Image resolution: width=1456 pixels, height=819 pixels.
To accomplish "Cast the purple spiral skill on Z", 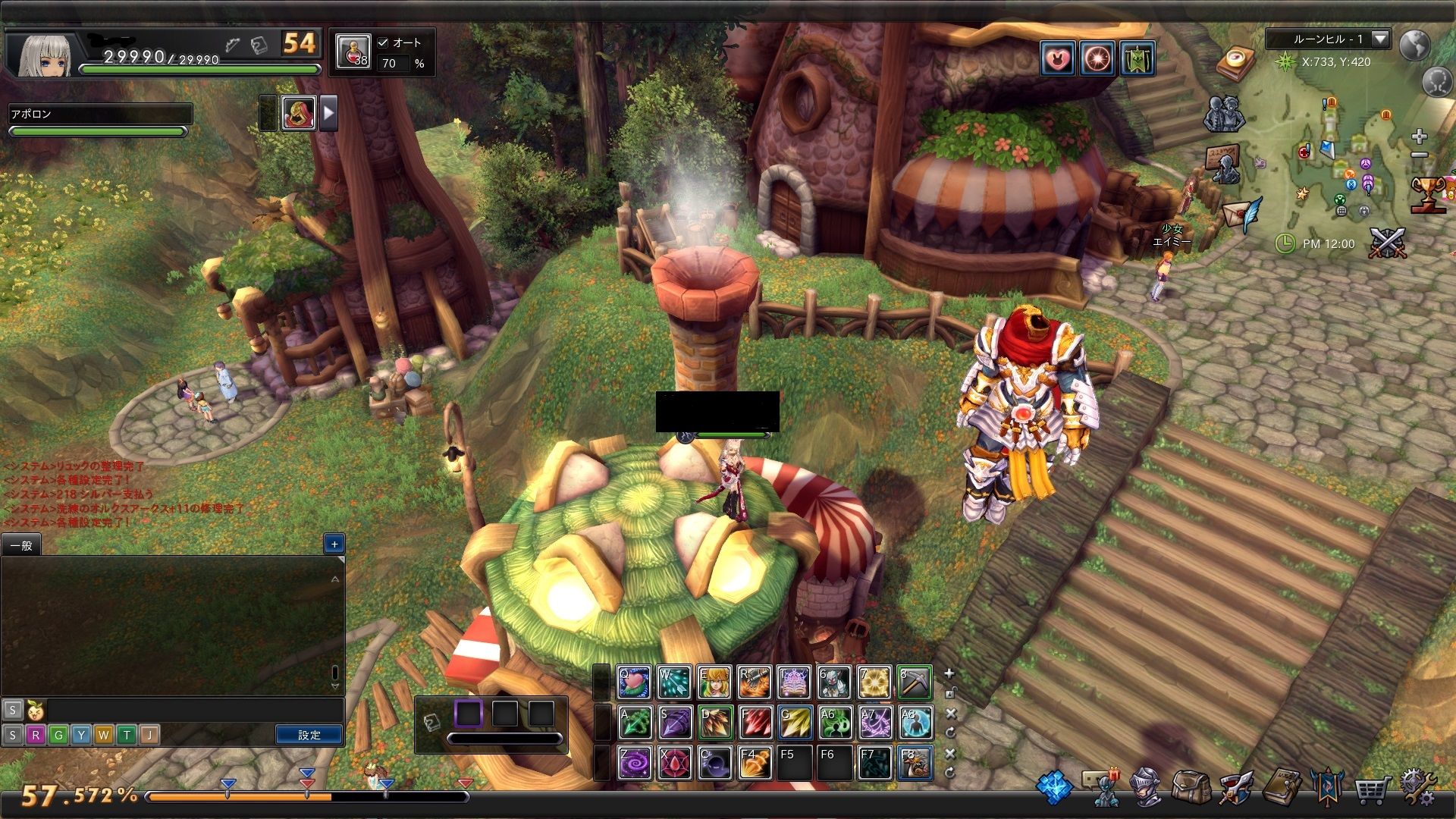I will tap(634, 763).
